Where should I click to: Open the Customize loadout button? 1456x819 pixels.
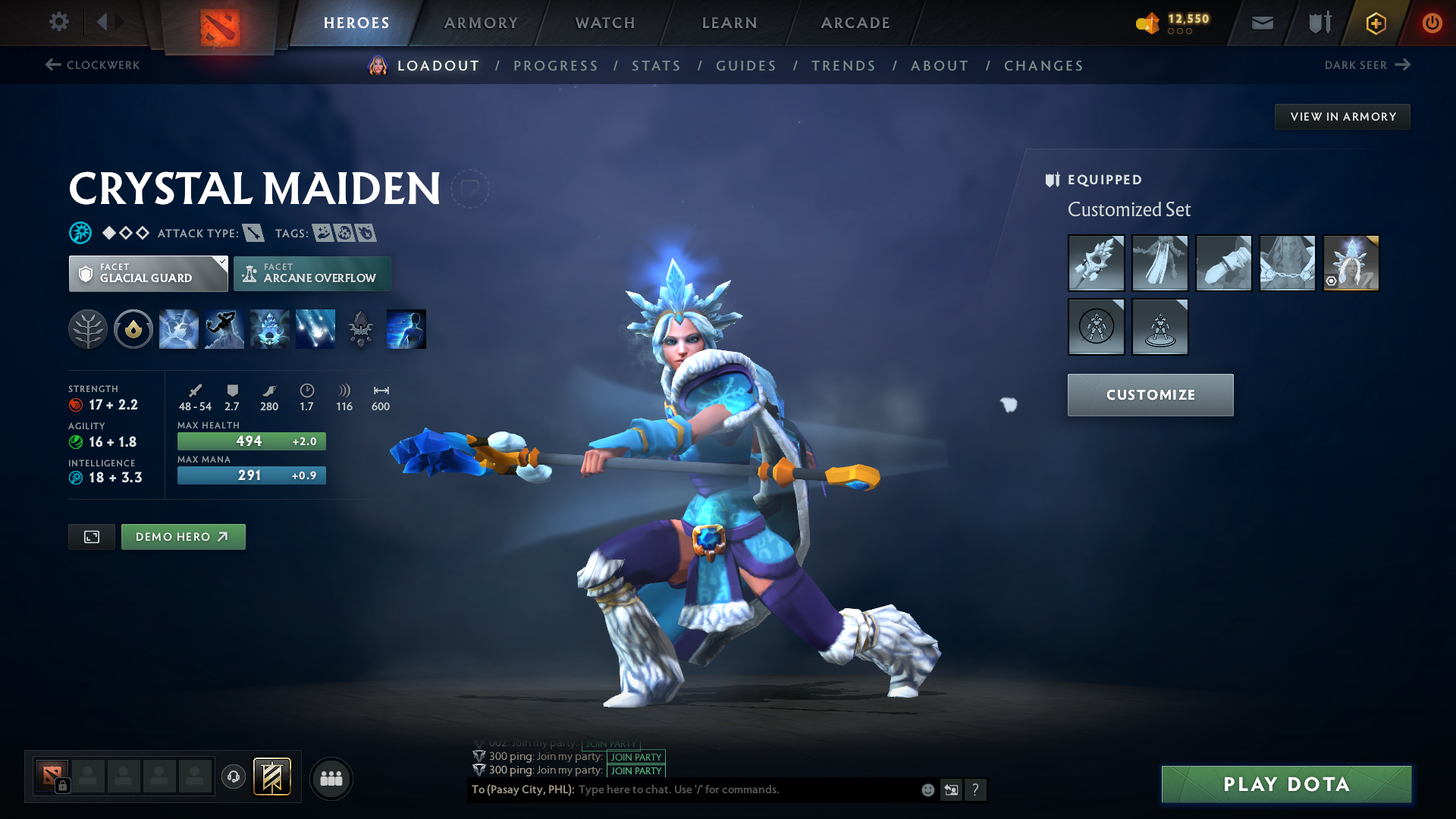point(1150,395)
